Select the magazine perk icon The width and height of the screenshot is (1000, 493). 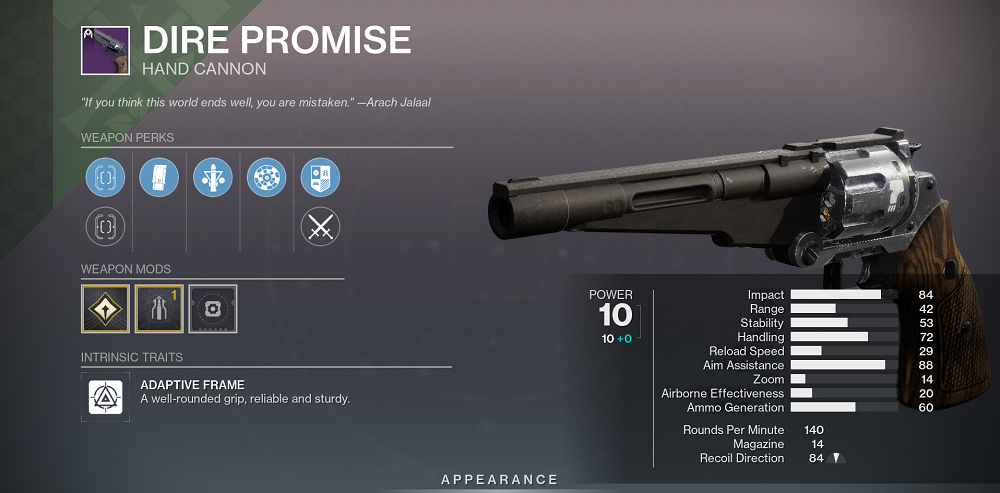point(159,178)
